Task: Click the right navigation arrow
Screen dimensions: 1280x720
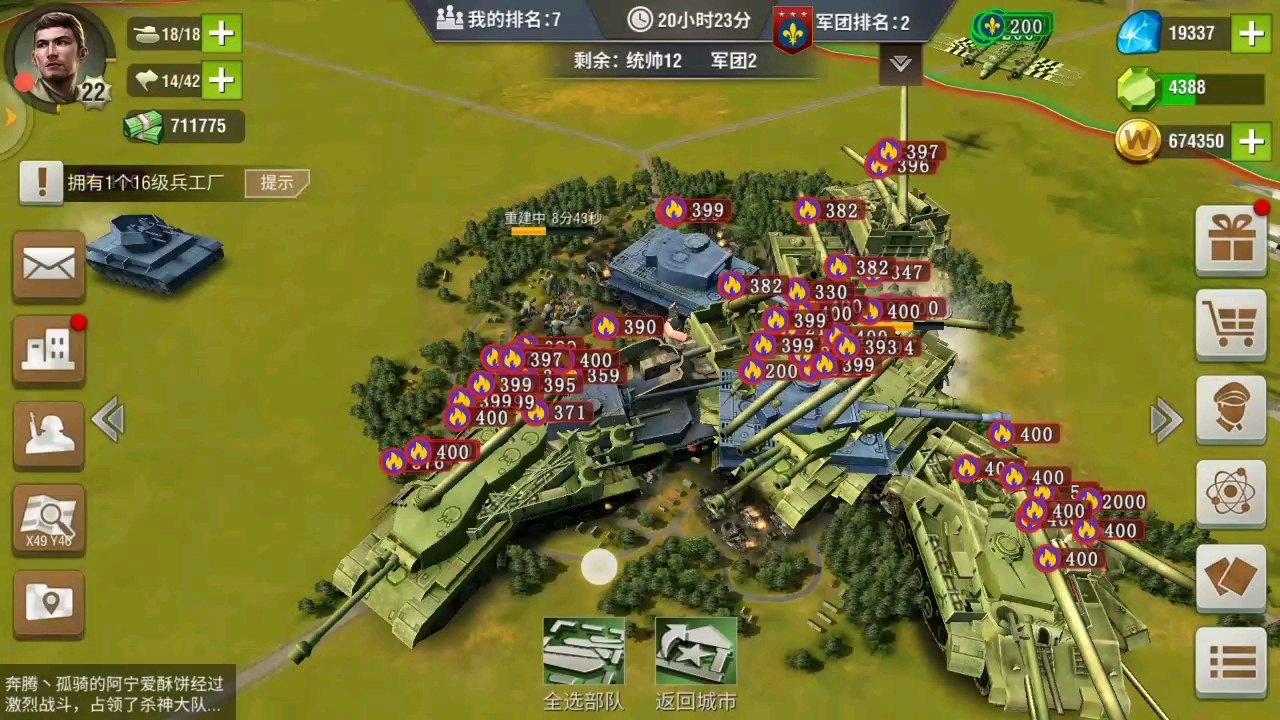Action: click(1166, 420)
